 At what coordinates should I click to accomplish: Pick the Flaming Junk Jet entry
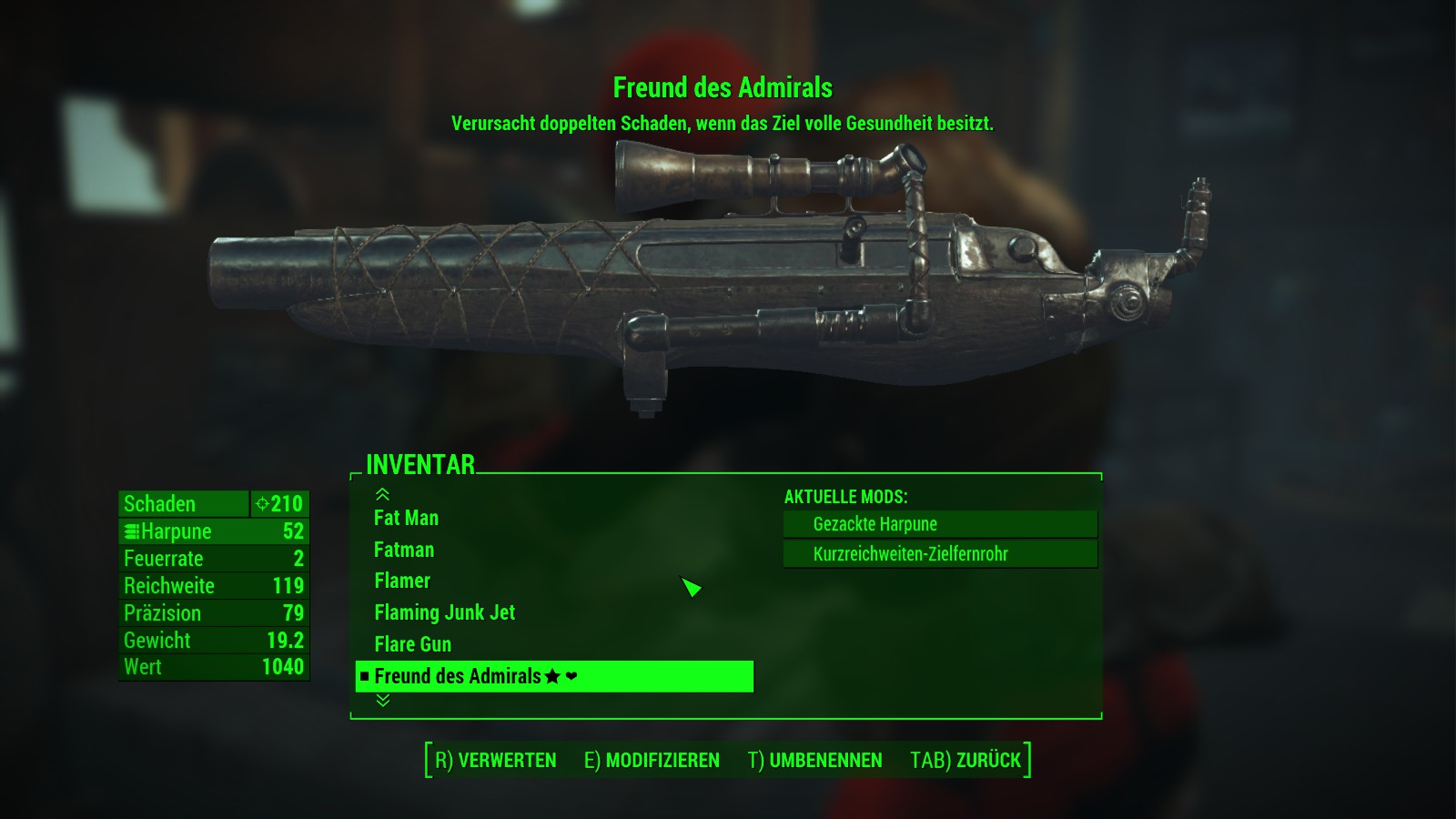(444, 612)
